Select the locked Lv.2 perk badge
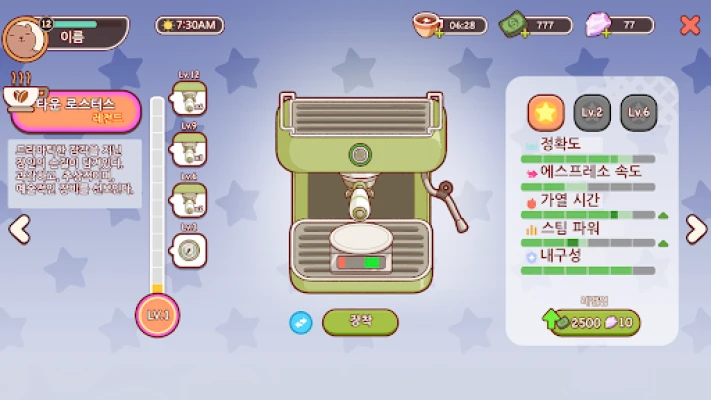The height and width of the screenshot is (400, 711). (x=592, y=112)
